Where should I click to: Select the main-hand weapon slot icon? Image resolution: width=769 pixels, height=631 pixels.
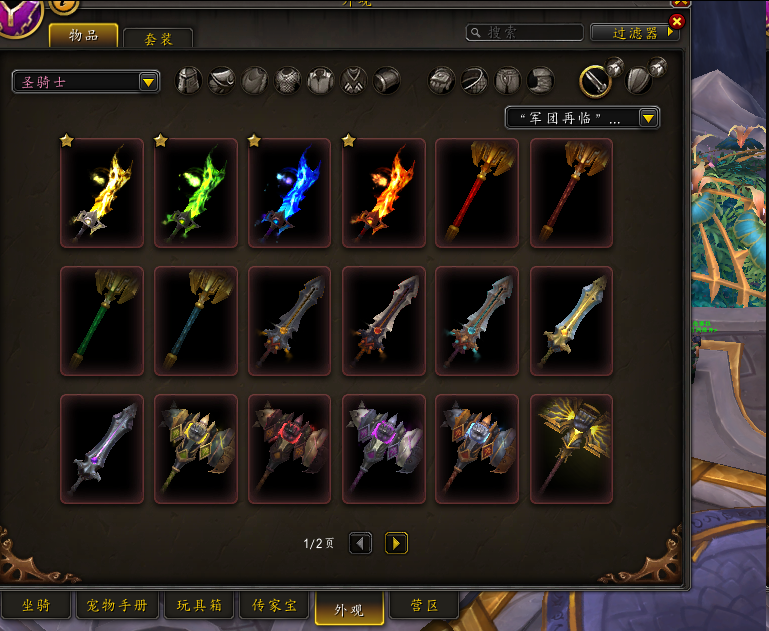pos(597,79)
